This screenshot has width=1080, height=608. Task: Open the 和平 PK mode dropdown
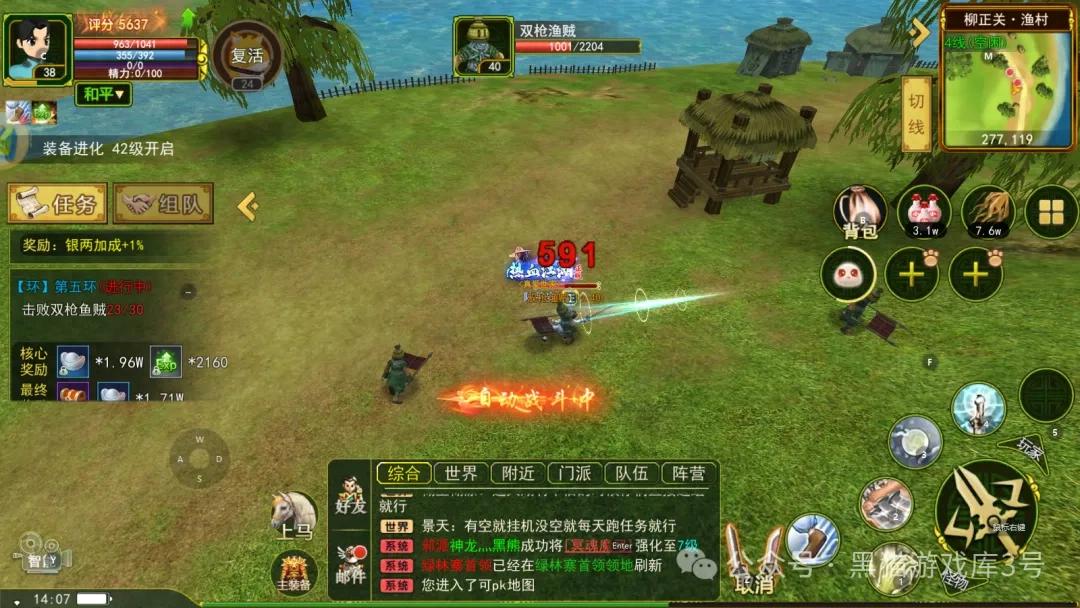coord(103,94)
